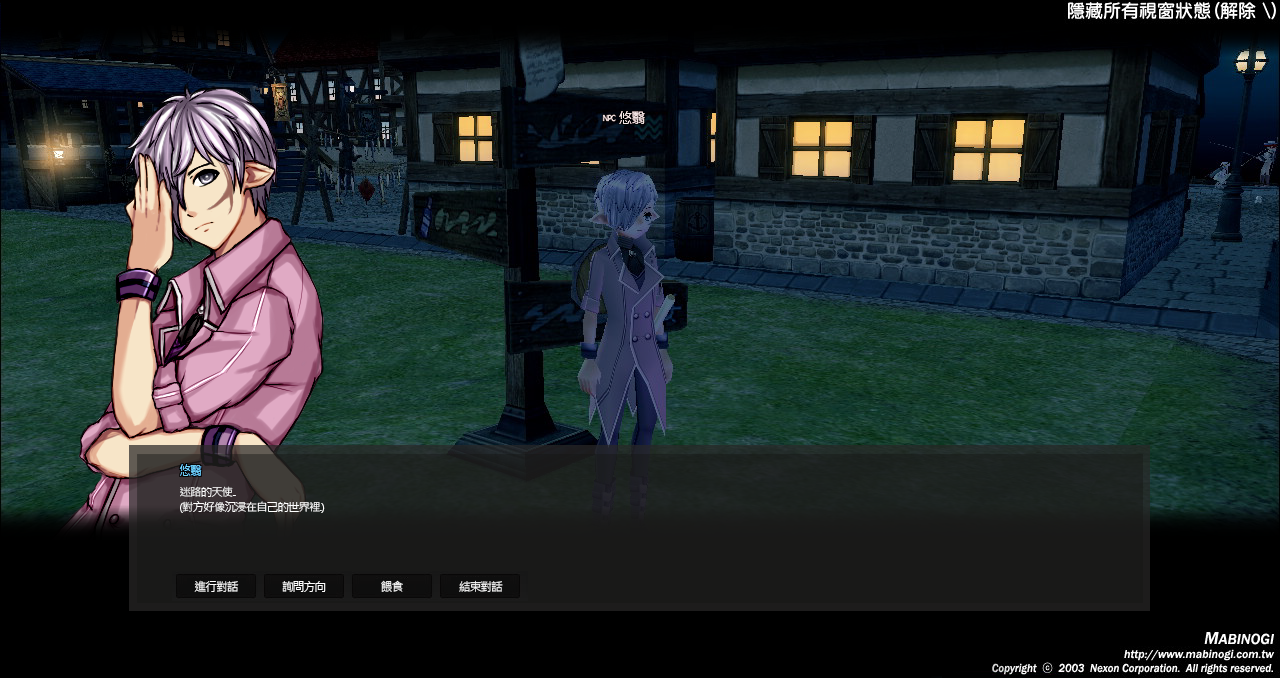
Task: Click the 餵食 feed option
Action: 392,587
